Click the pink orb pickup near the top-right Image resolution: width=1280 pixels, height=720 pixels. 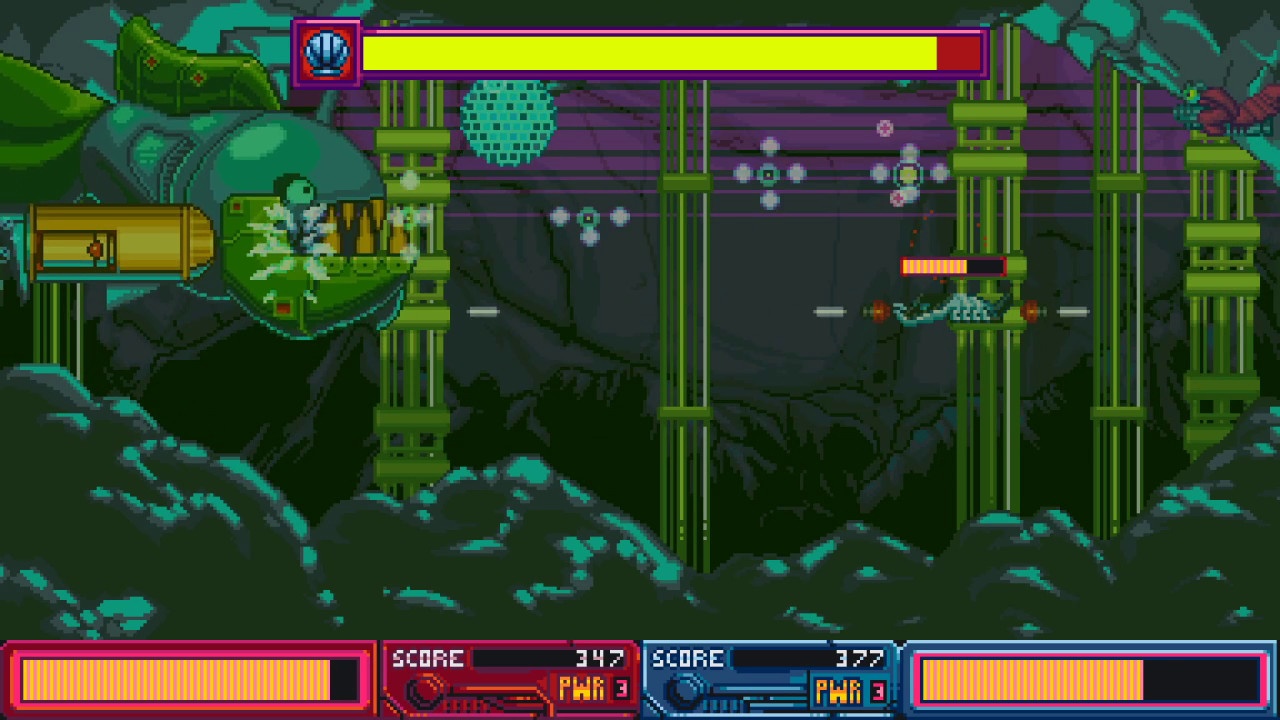pyautogui.click(x=884, y=128)
